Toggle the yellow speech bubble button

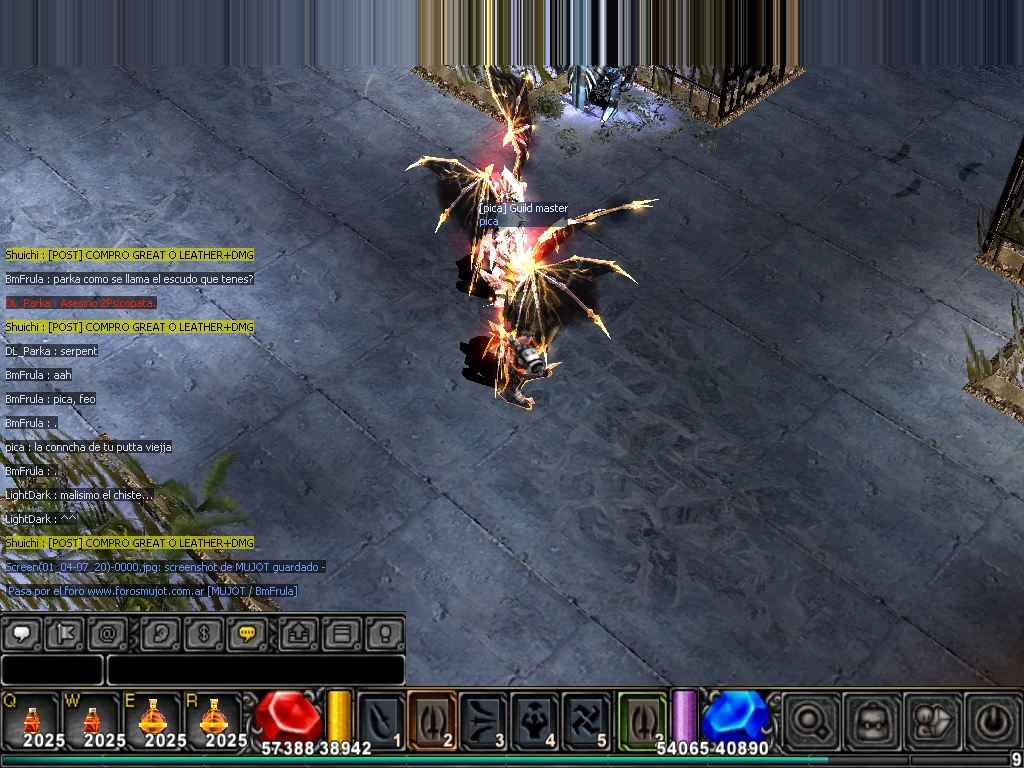pyautogui.click(x=246, y=633)
